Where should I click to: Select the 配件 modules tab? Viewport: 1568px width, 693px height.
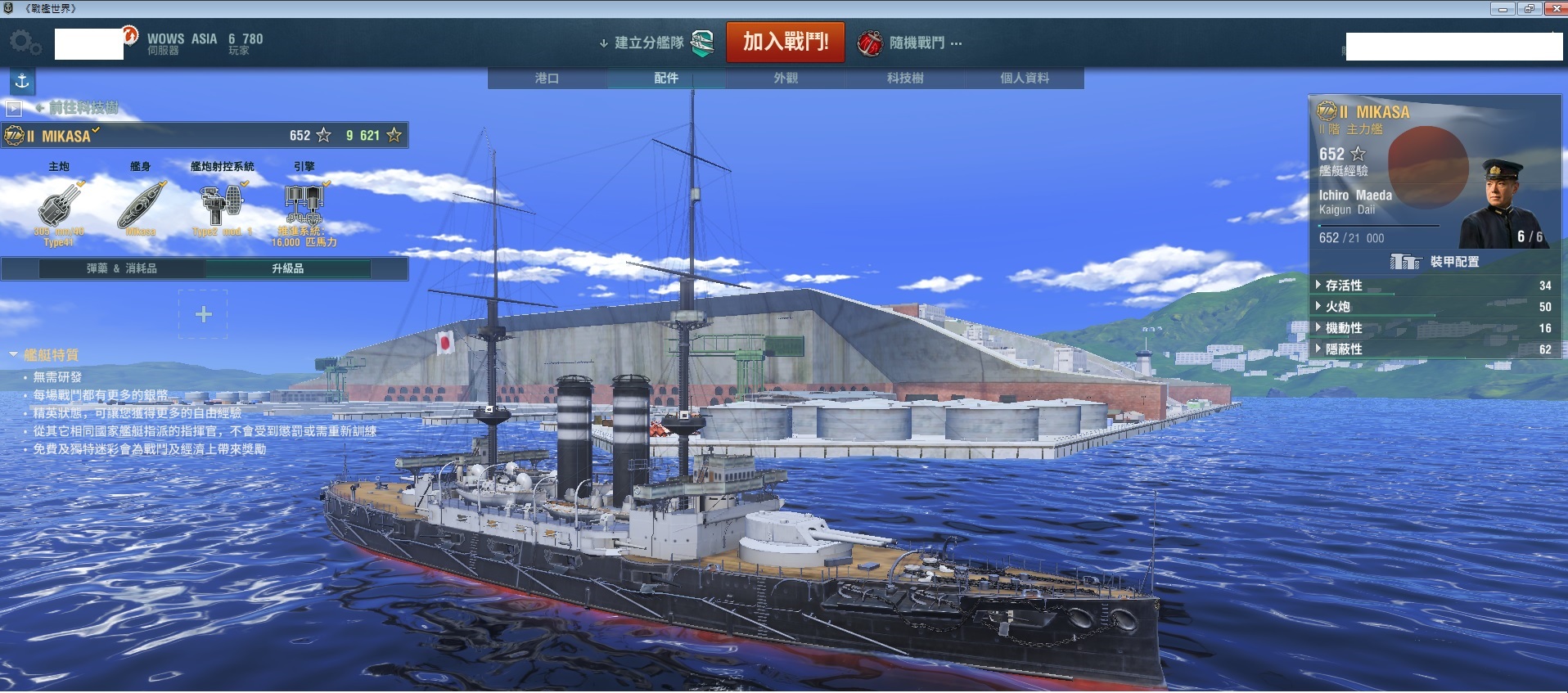tap(666, 79)
